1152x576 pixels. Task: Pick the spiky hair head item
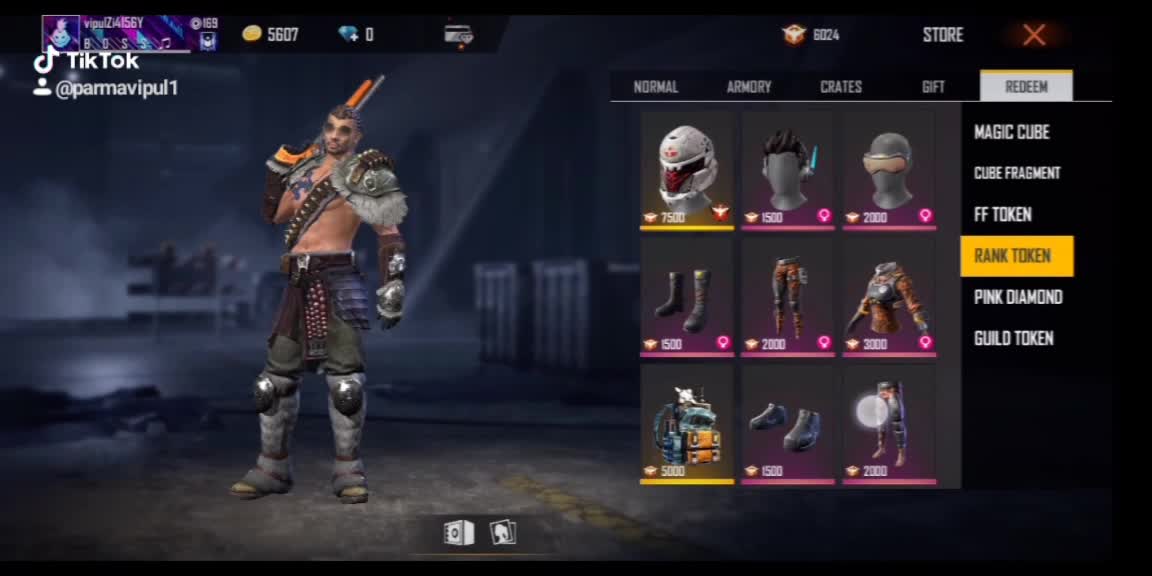pyautogui.click(x=788, y=169)
